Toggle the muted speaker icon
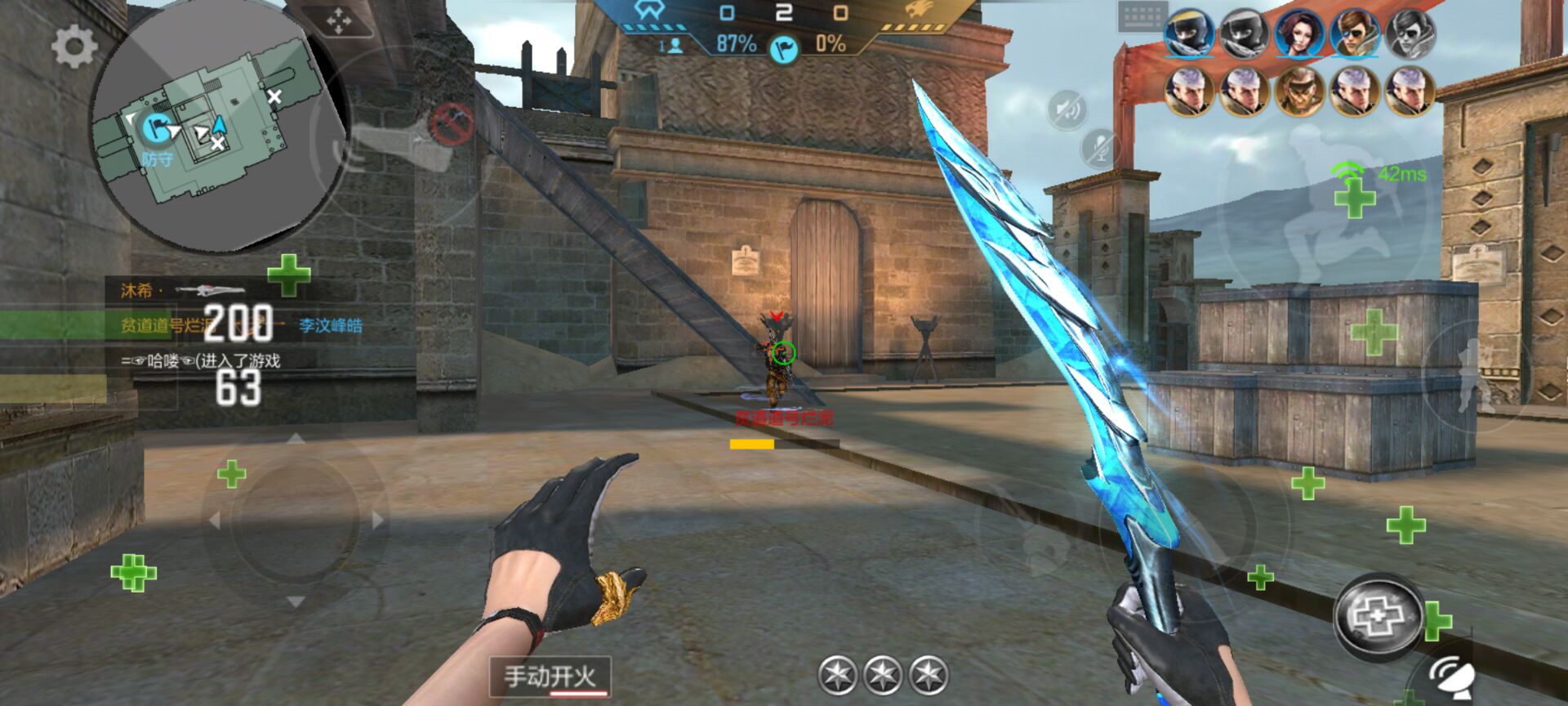This screenshot has width=1568, height=706. click(x=1067, y=109)
